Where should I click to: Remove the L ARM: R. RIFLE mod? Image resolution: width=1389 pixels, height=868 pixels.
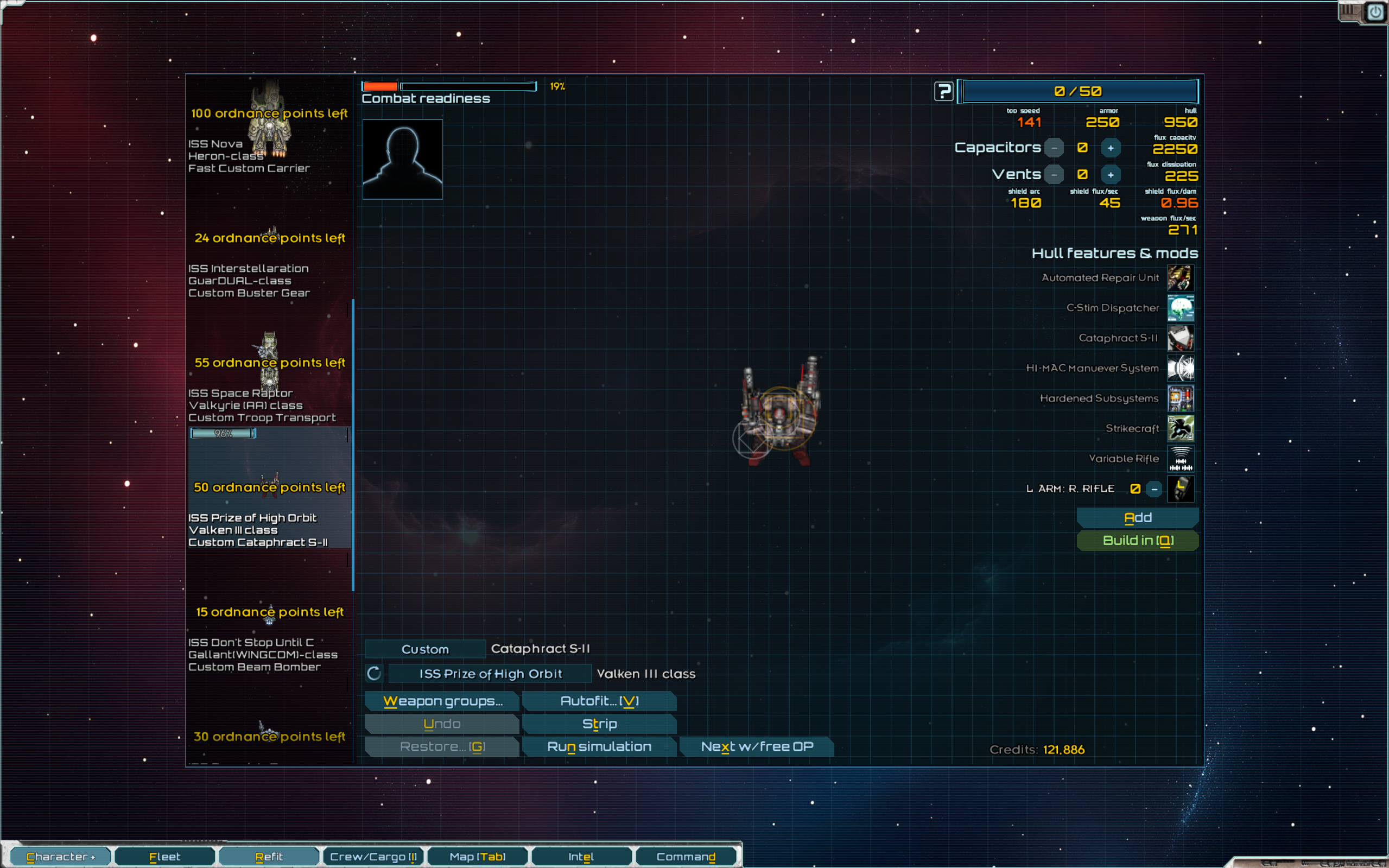[1155, 489]
